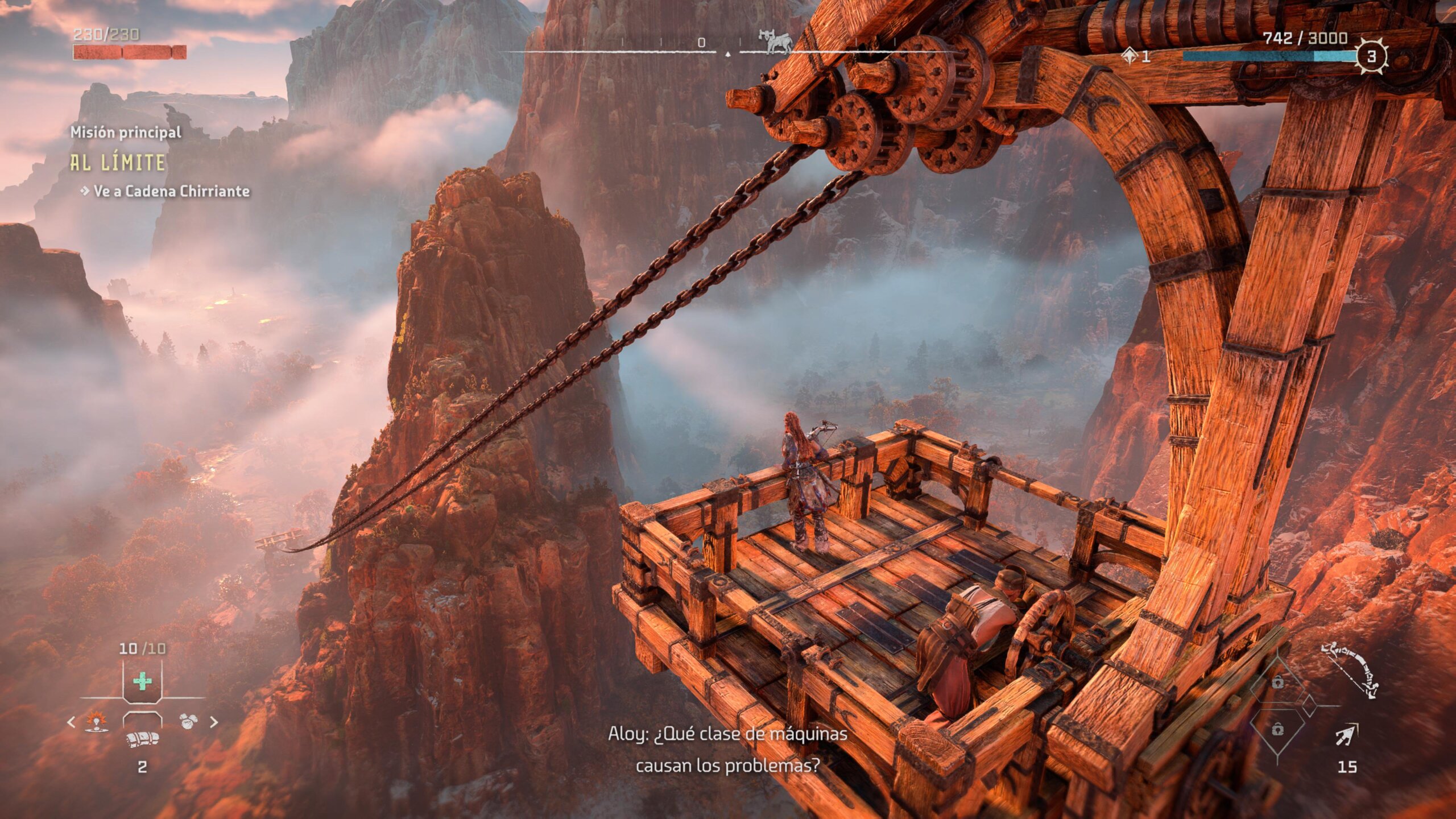Select the orange explosive trap icon
Viewport: 1456px width, 819px height.
coord(97,722)
